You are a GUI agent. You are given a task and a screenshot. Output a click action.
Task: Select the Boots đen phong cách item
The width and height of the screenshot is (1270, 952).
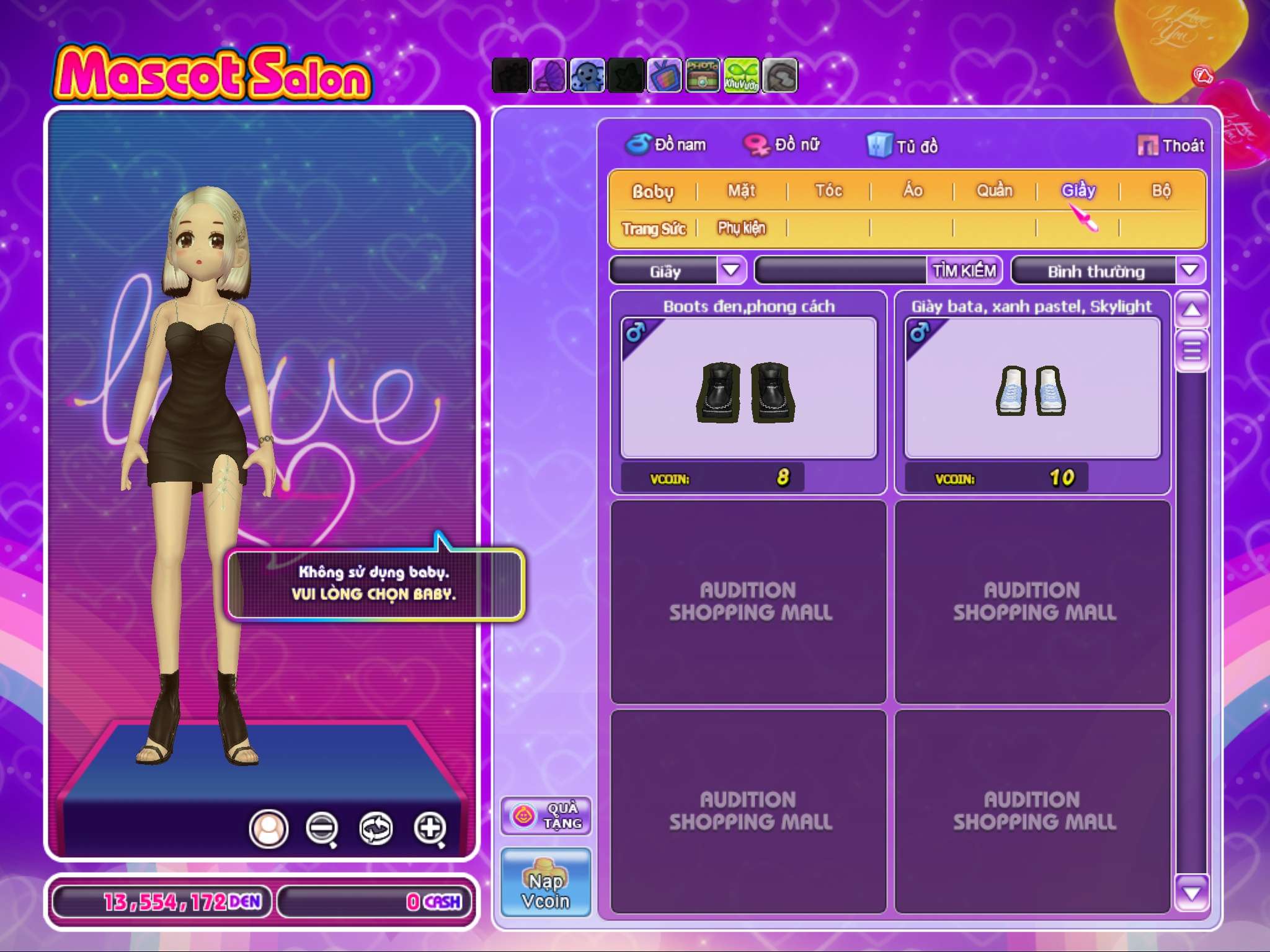click(748, 389)
